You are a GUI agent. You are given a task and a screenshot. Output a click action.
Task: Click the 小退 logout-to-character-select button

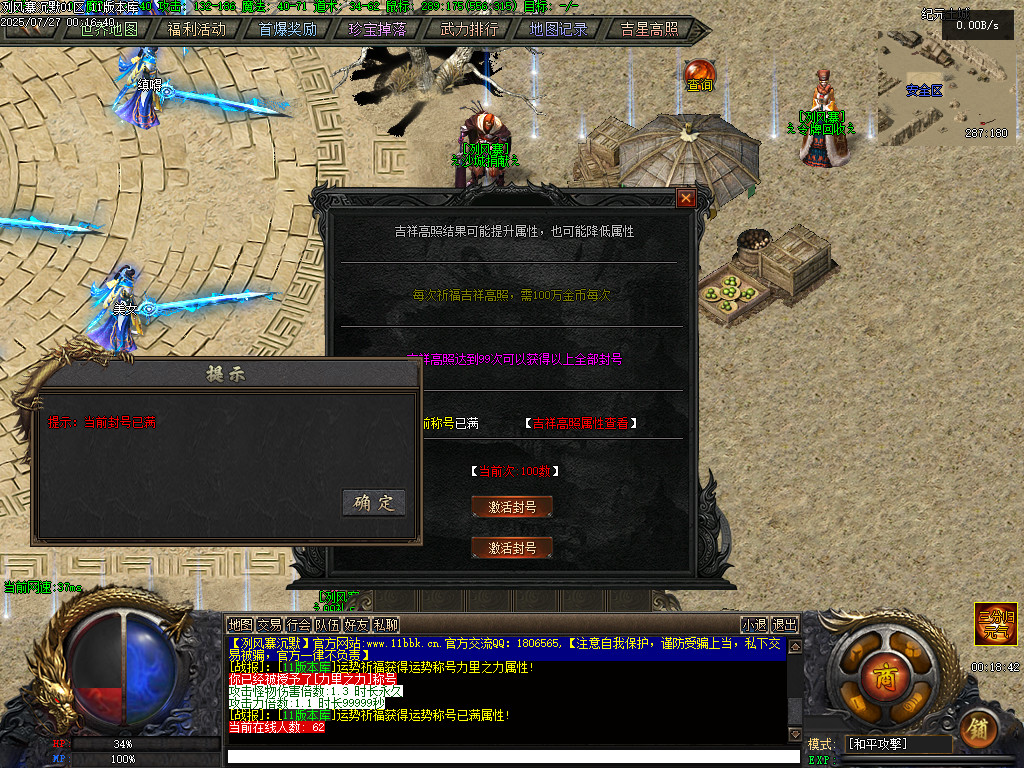click(754, 625)
